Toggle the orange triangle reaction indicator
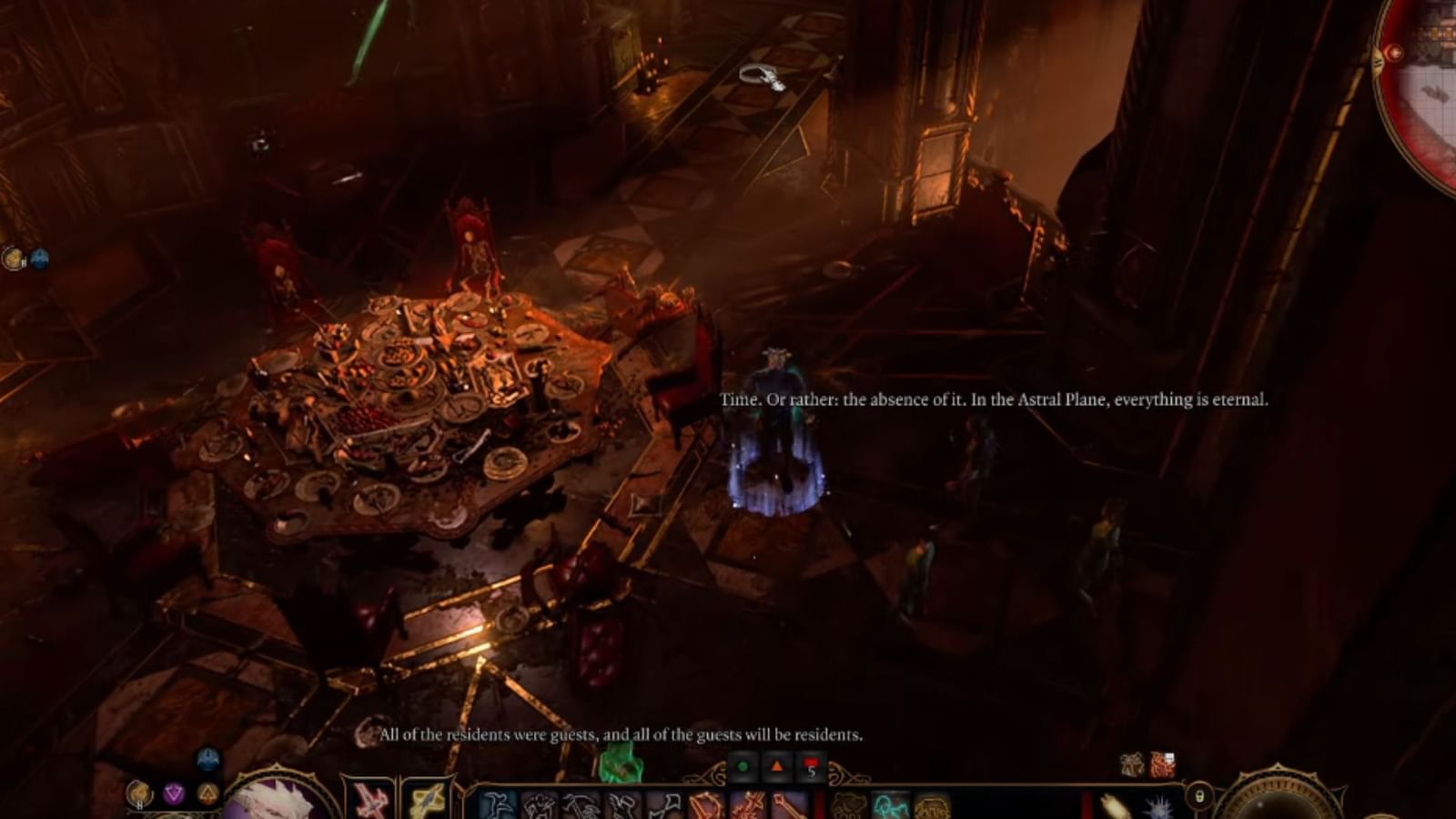Image resolution: width=1456 pixels, height=819 pixels. [x=778, y=766]
